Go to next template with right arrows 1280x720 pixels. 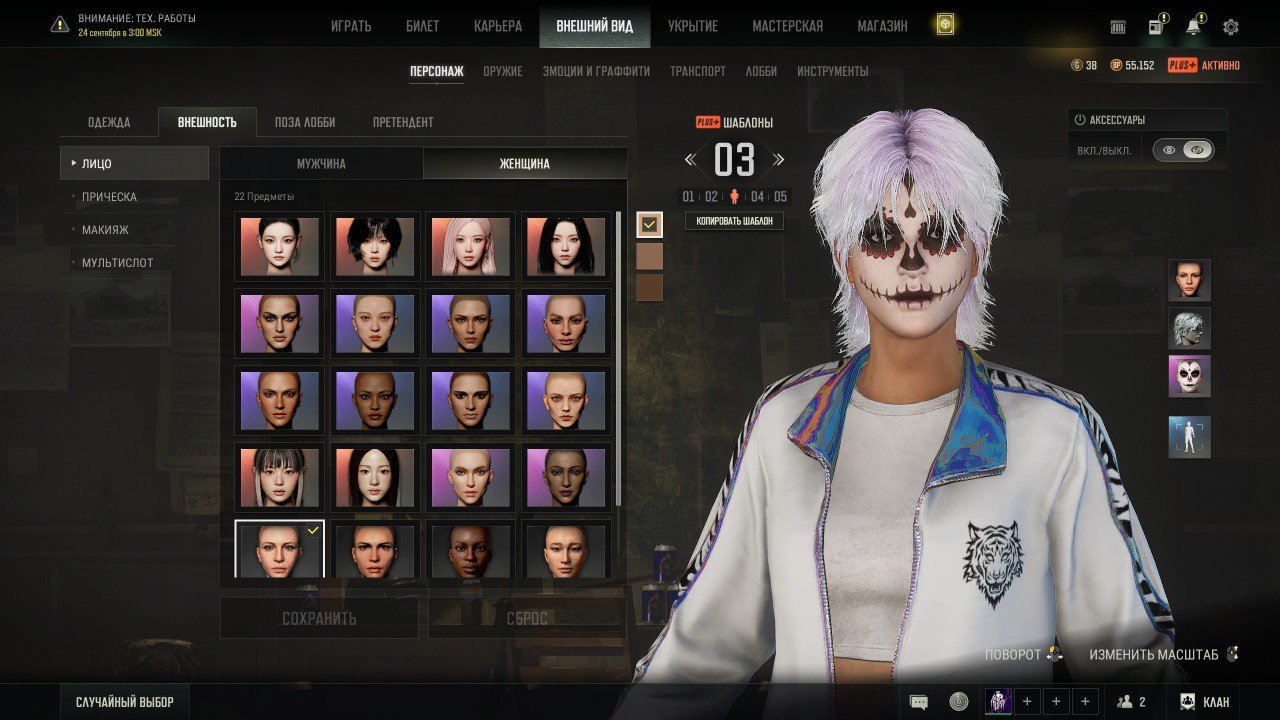(779, 160)
